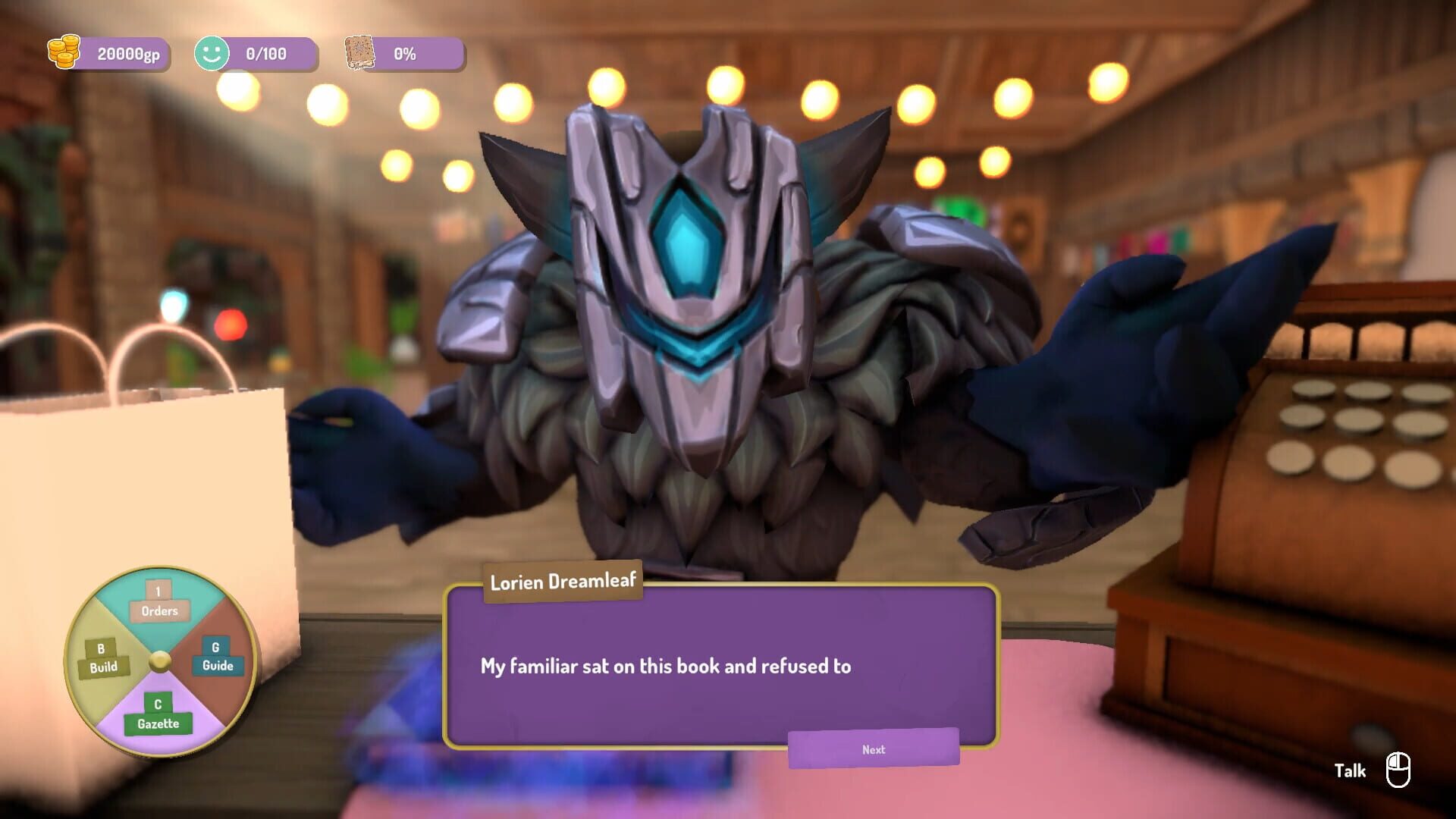This screenshot has height=819, width=1456.
Task: Select the Lorien Dreamleaf nameplate
Action: [561, 582]
